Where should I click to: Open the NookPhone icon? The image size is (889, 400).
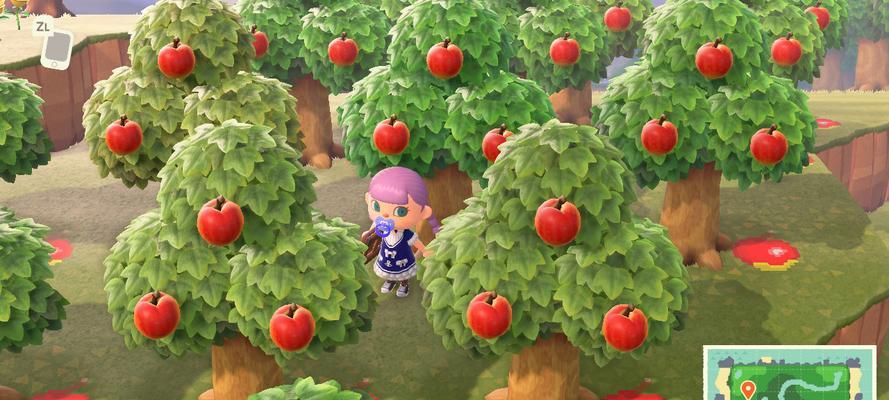pyautogui.click(x=56, y=49)
